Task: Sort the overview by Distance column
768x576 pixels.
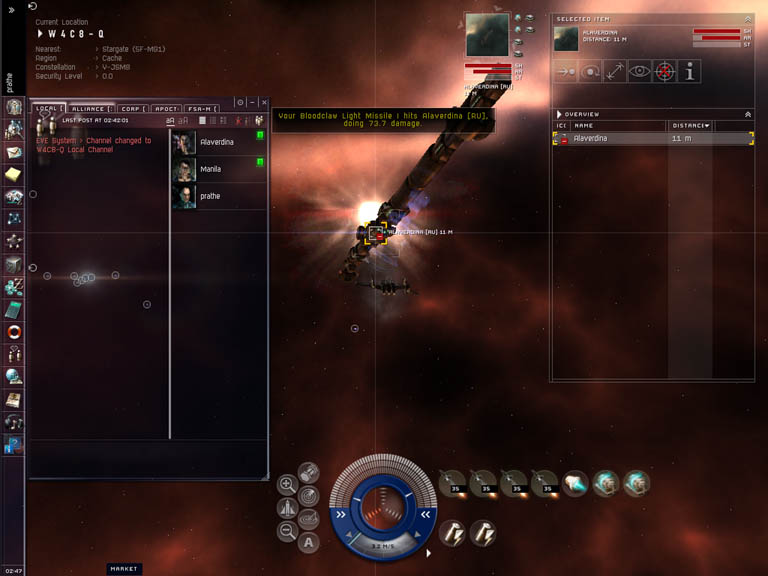Action: (x=690, y=126)
